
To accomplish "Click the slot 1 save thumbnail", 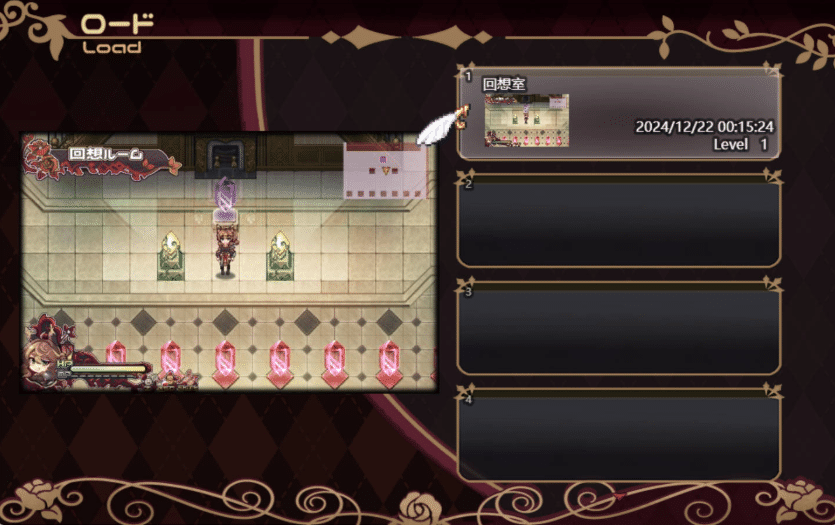I will 526,121.
